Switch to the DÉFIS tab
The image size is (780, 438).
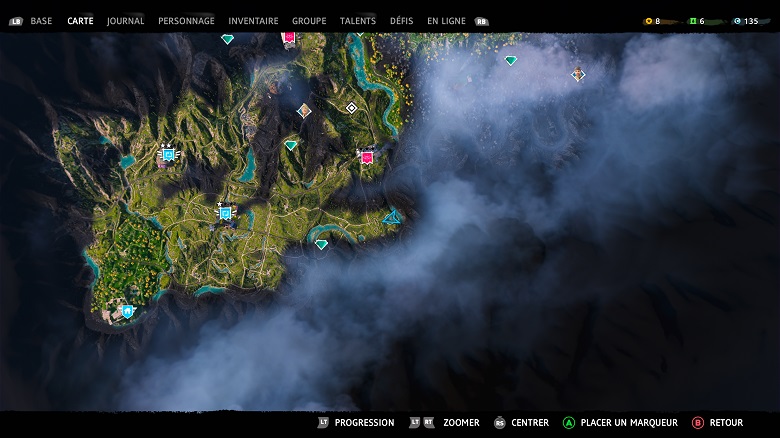pos(401,21)
